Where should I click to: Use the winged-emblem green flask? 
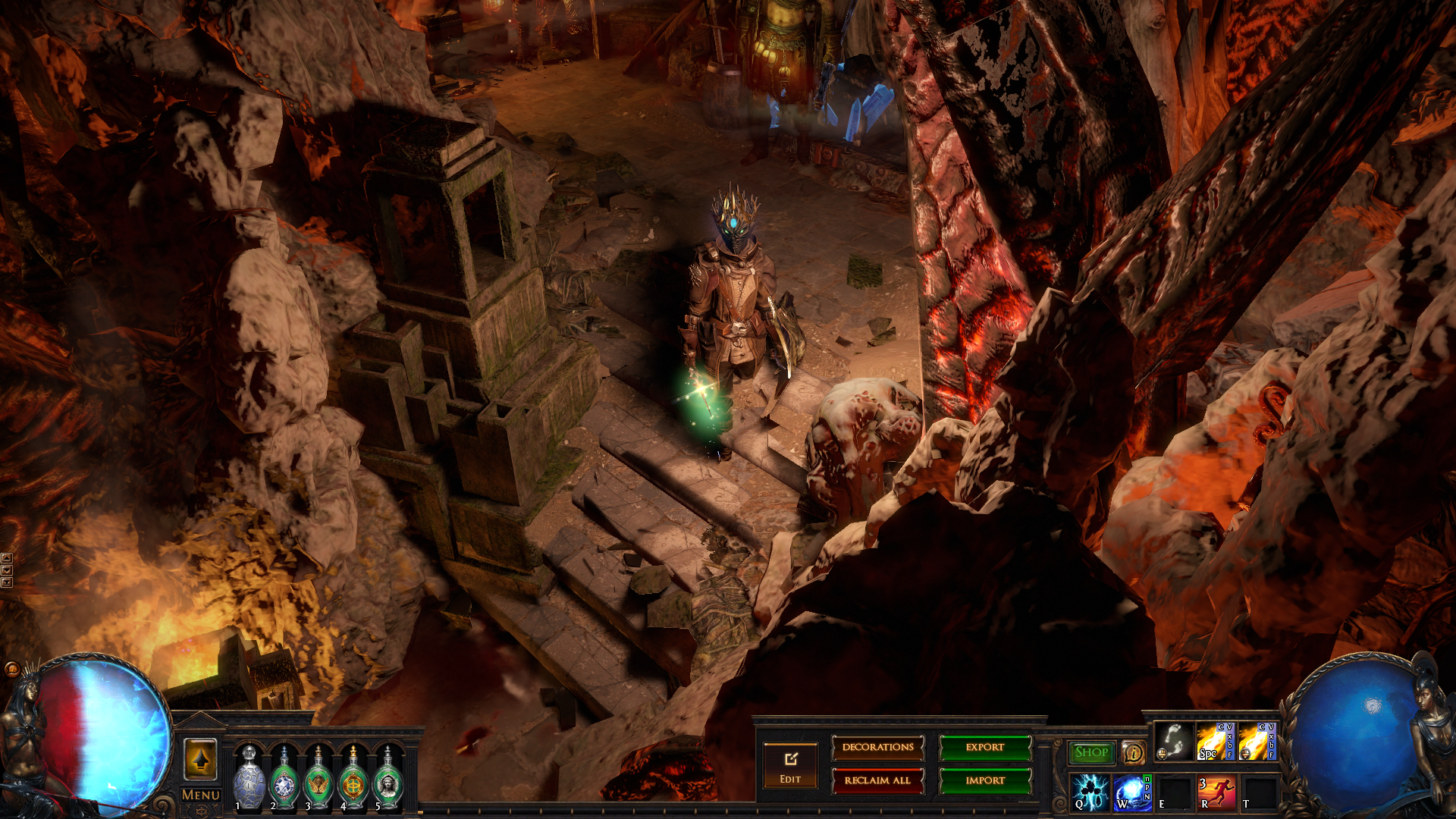click(x=318, y=779)
